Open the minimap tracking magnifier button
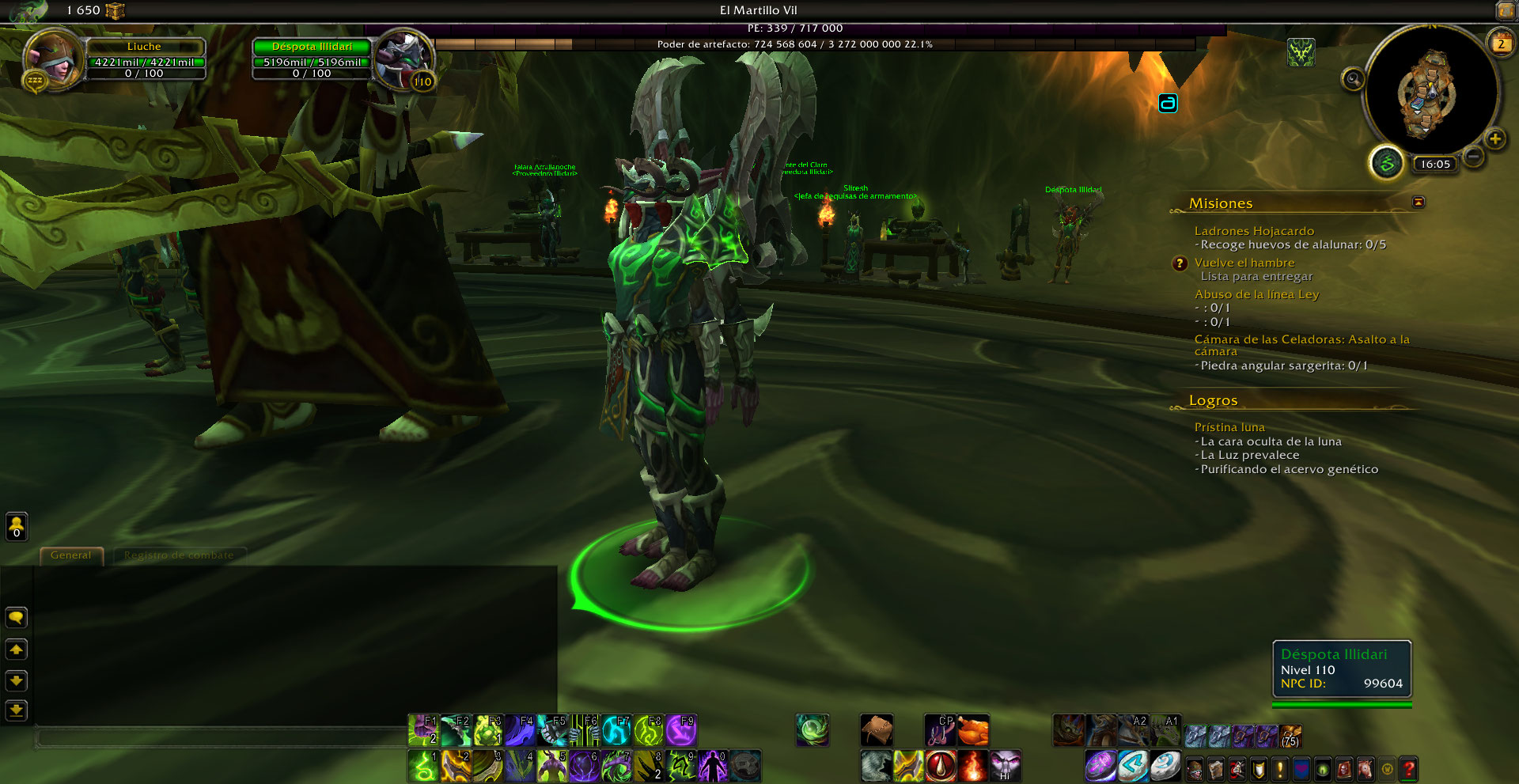The height and width of the screenshot is (784, 1519). point(1354,79)
